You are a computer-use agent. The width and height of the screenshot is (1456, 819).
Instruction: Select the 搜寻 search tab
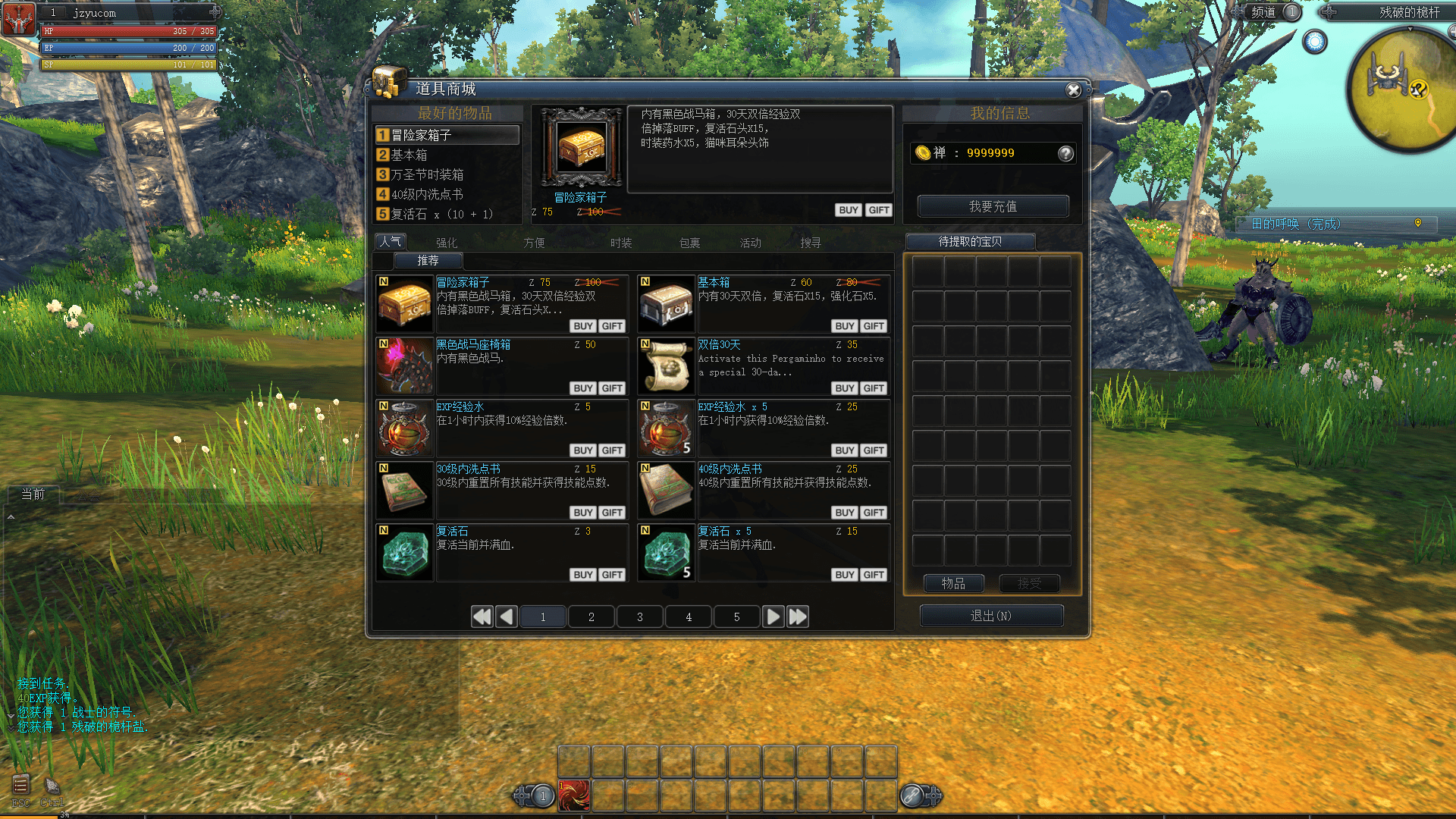(811, 243)
